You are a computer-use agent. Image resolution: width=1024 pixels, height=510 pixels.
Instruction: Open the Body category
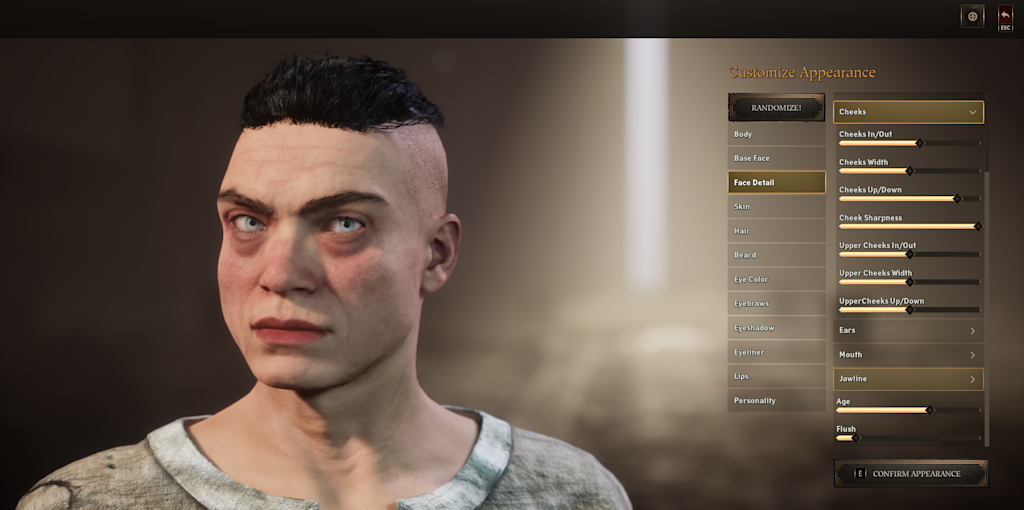coord(776,134)
